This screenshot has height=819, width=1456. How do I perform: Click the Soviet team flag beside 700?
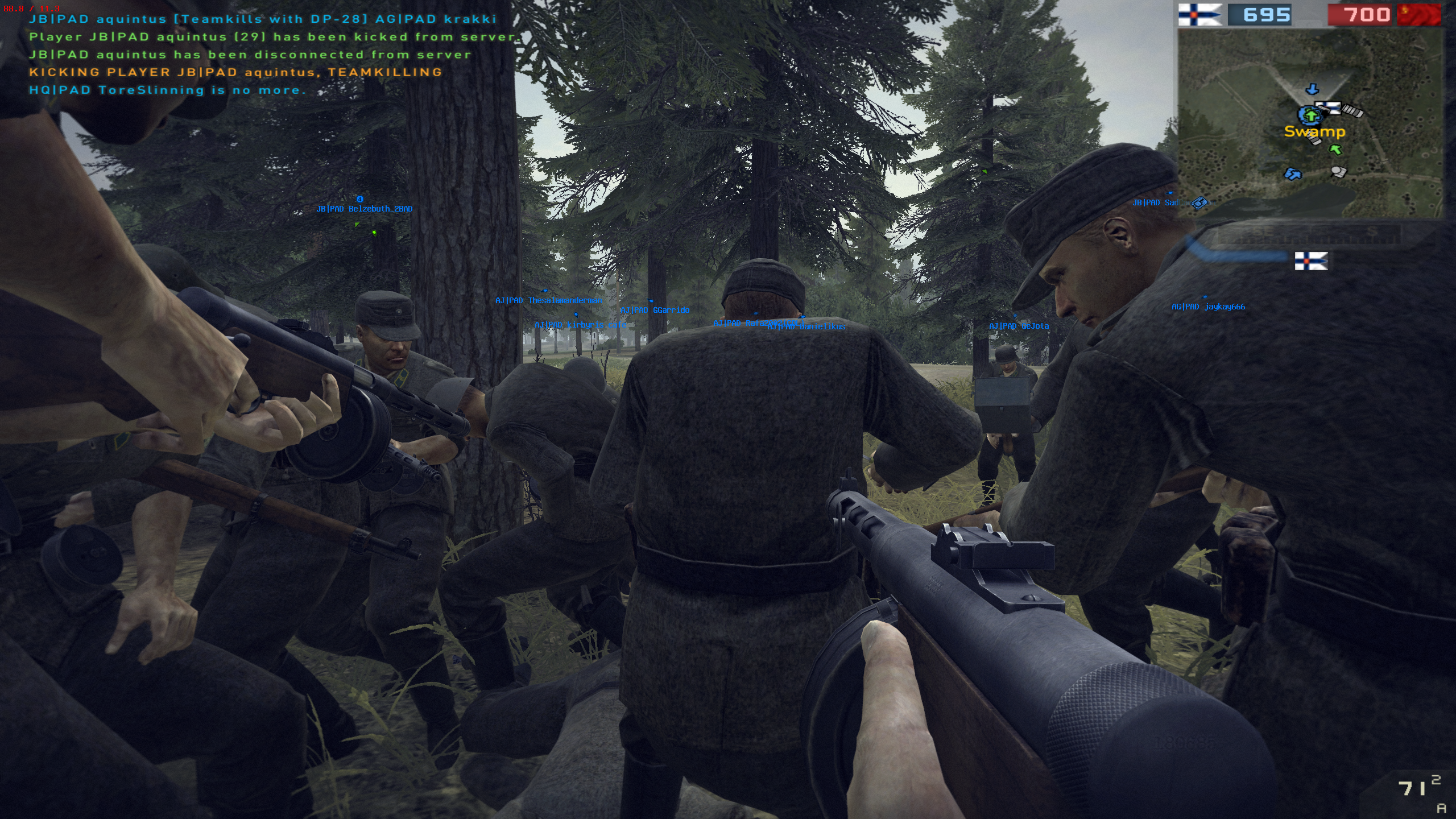point(1418,15)
